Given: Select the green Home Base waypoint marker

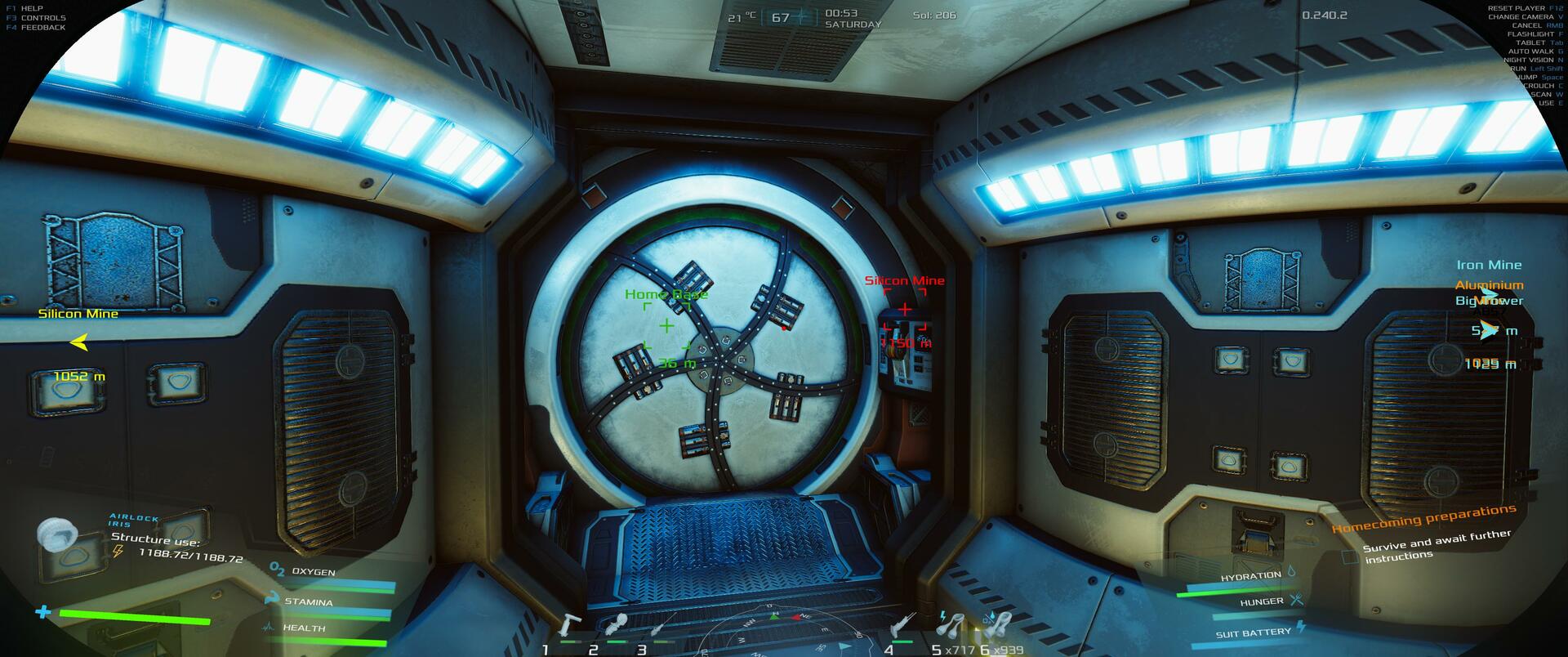Looking at the screenshot, I should pyautogui.click(x=666, y=325).
